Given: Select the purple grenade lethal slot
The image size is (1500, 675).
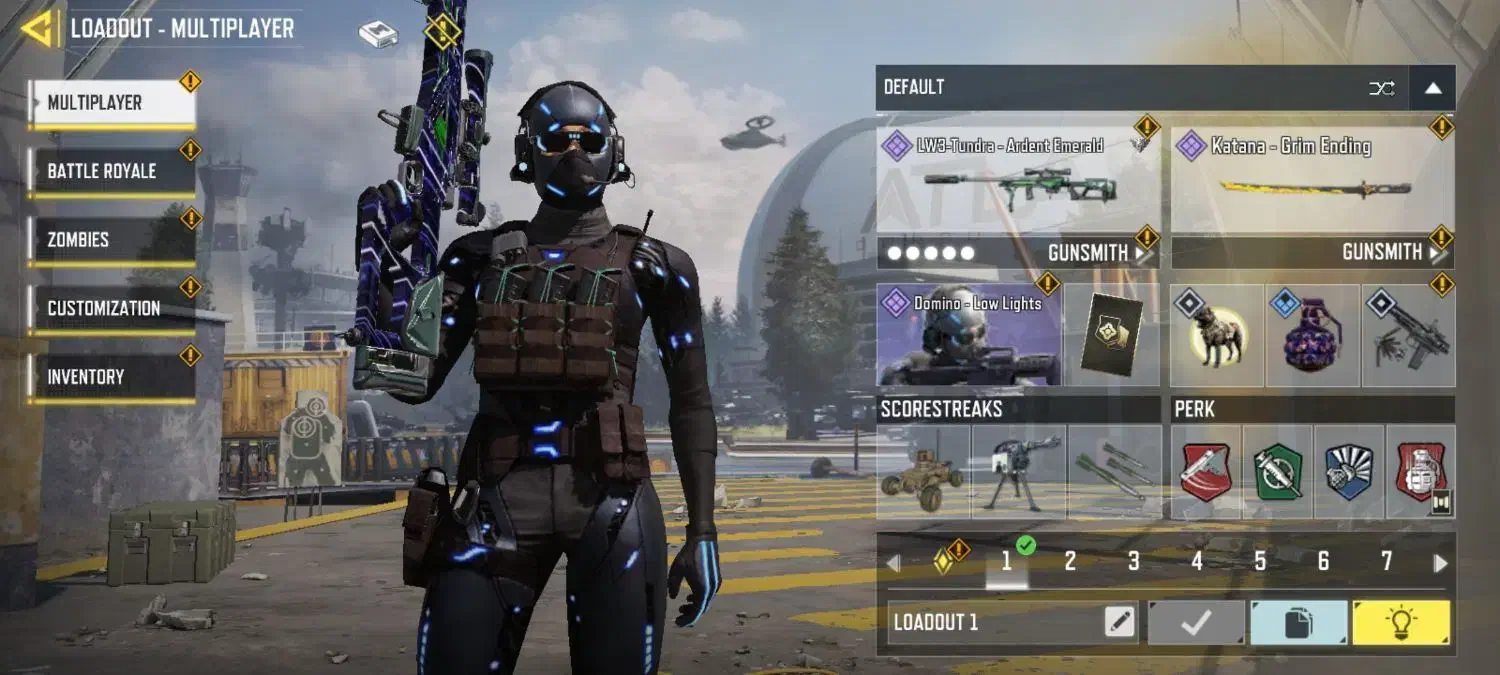Looking at the screenshot, I should (1312, 336).
